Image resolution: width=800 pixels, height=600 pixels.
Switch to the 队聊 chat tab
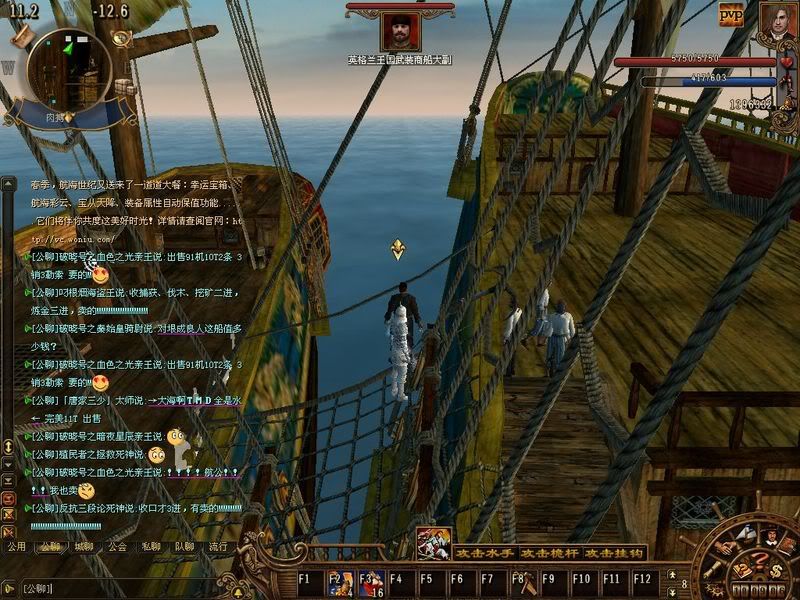coord(184,547)
